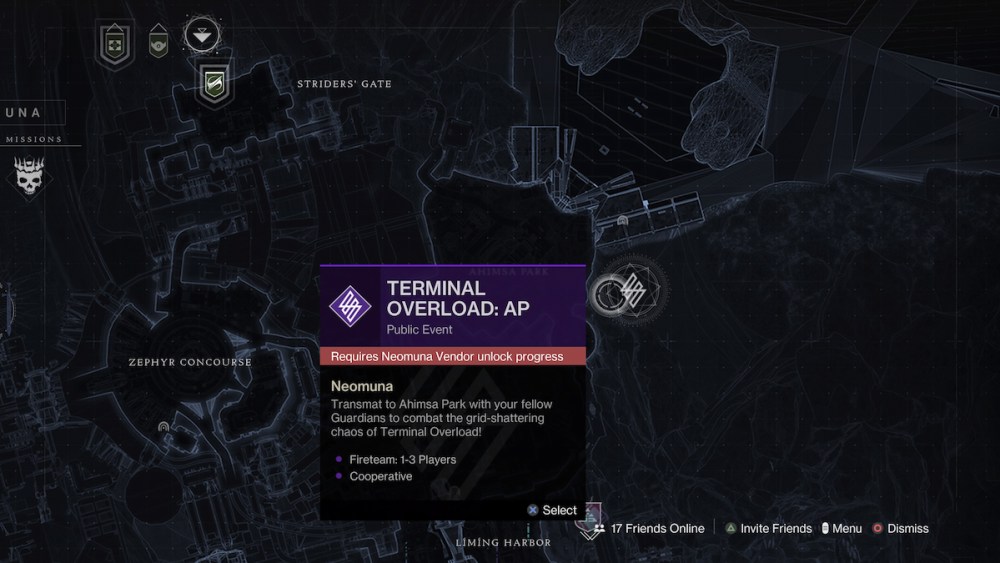Open the 17 Friends Online roster
Image resolution: width=1000 pixels, height=563 pixels.
649,528
